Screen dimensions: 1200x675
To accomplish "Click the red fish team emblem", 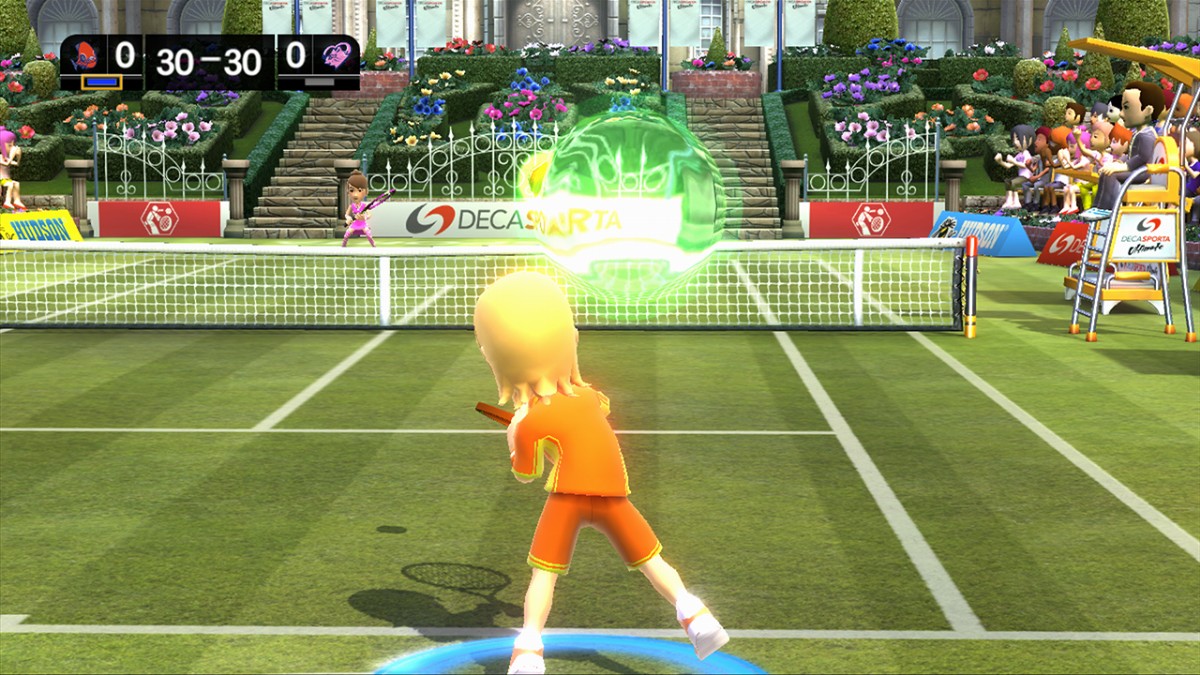I will point(84,56).
